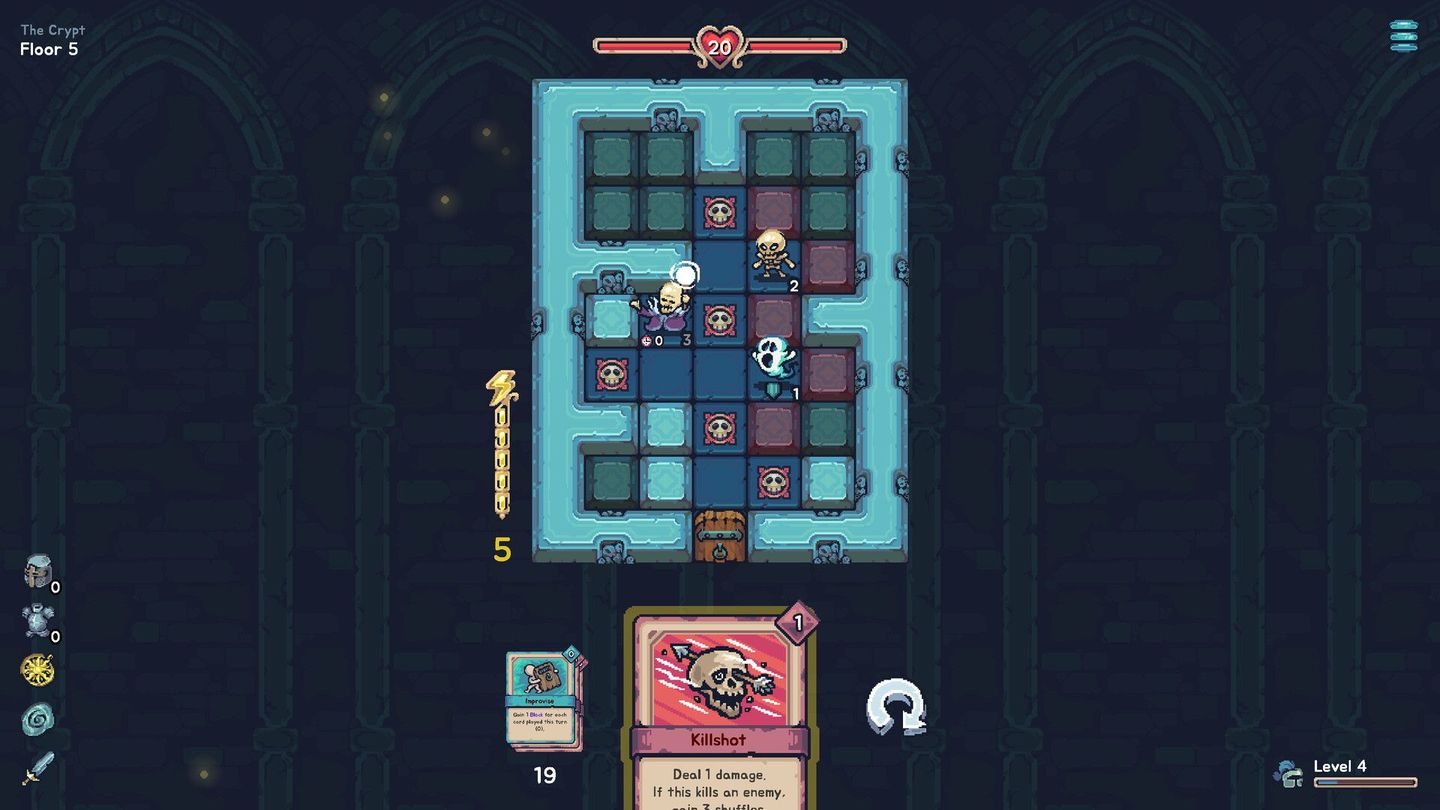
Task: Select the sword relic icon
Action: point(37,768)
